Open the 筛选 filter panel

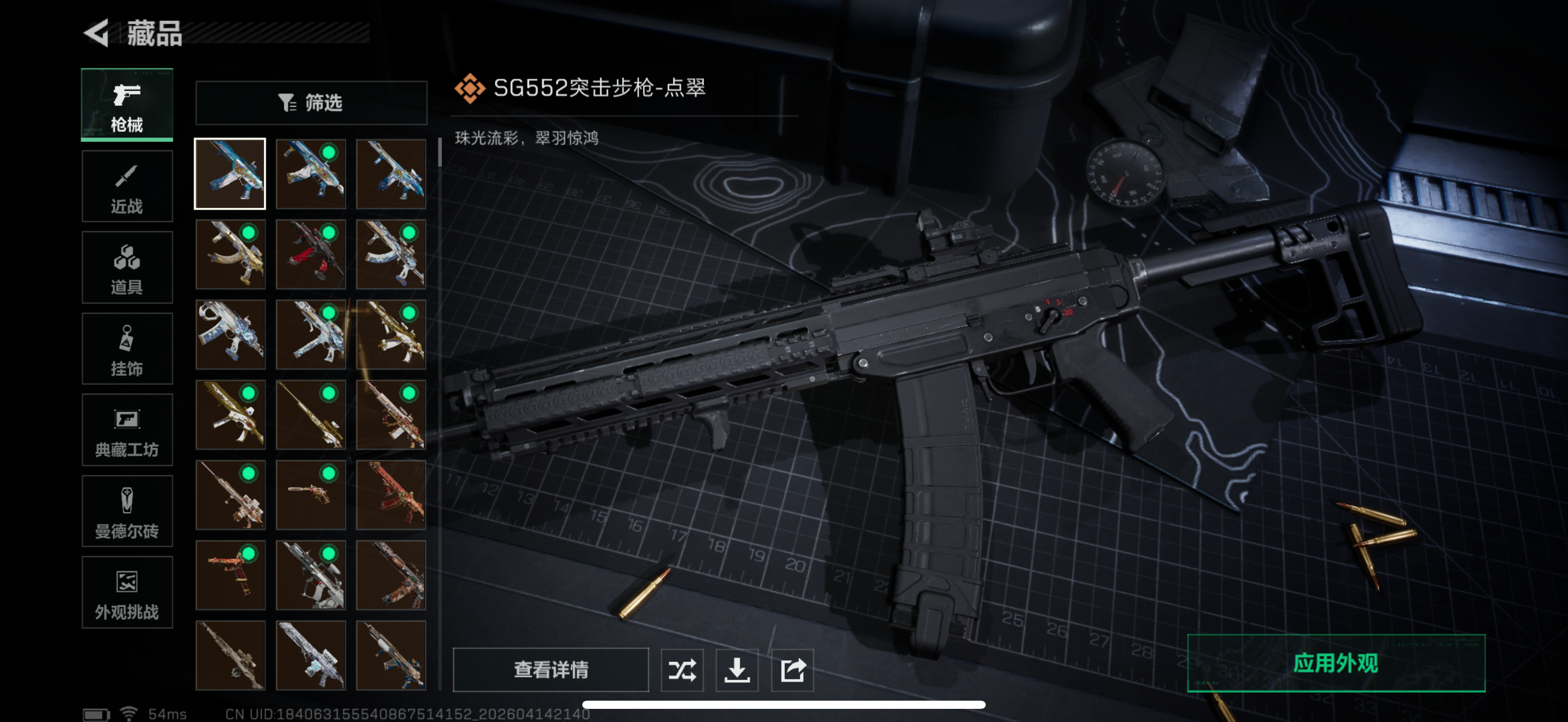(311, 103)
